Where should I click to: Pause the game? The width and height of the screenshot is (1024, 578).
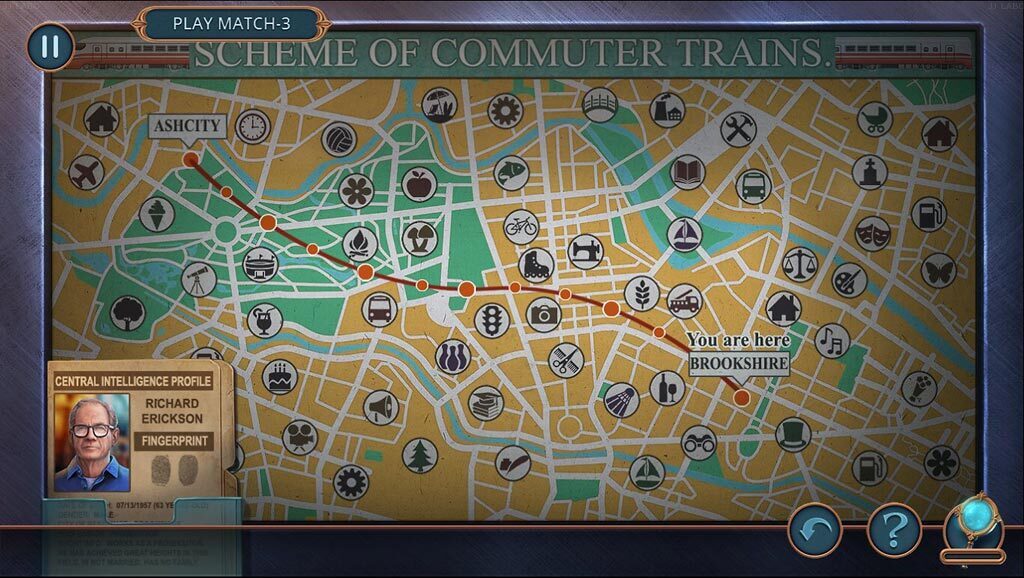click(x=50, y=46)
